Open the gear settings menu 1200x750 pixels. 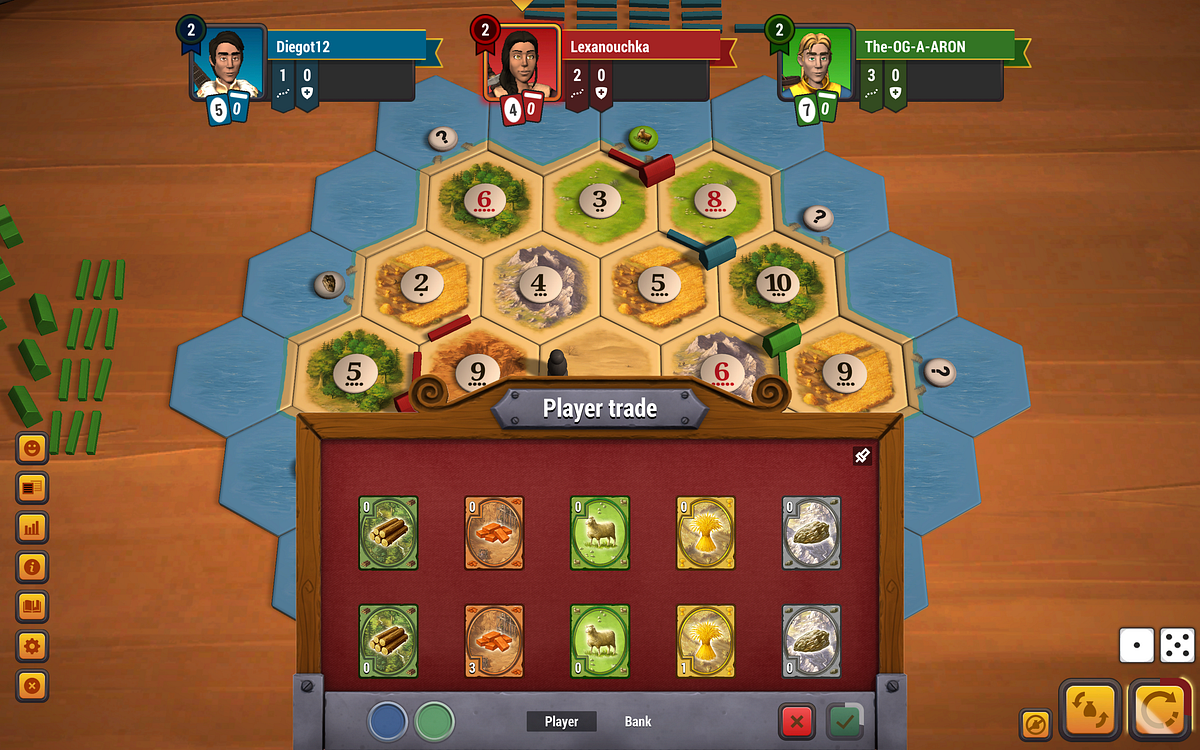(33, 646)
